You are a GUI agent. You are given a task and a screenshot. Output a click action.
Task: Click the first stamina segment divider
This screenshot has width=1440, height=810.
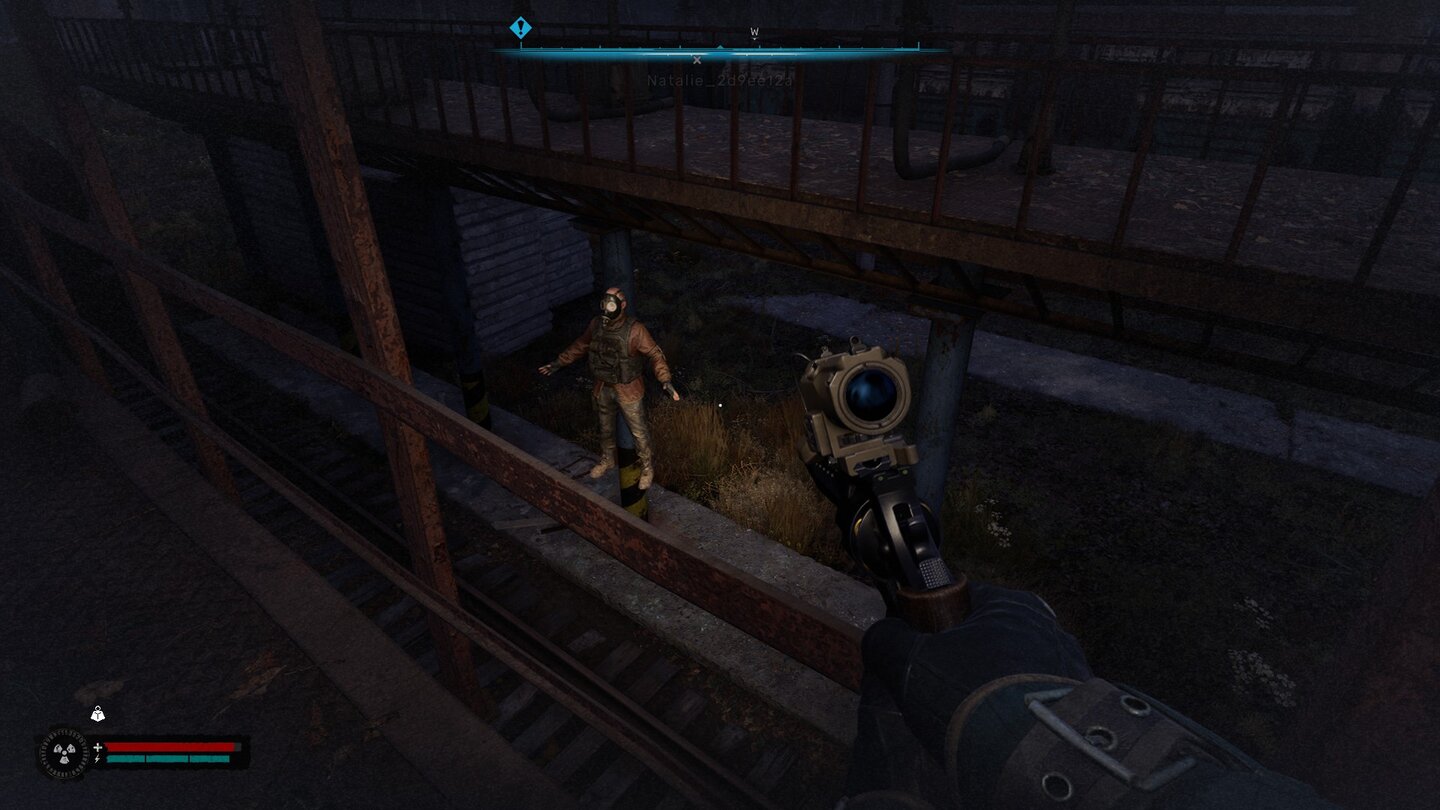tap(145, 759)
